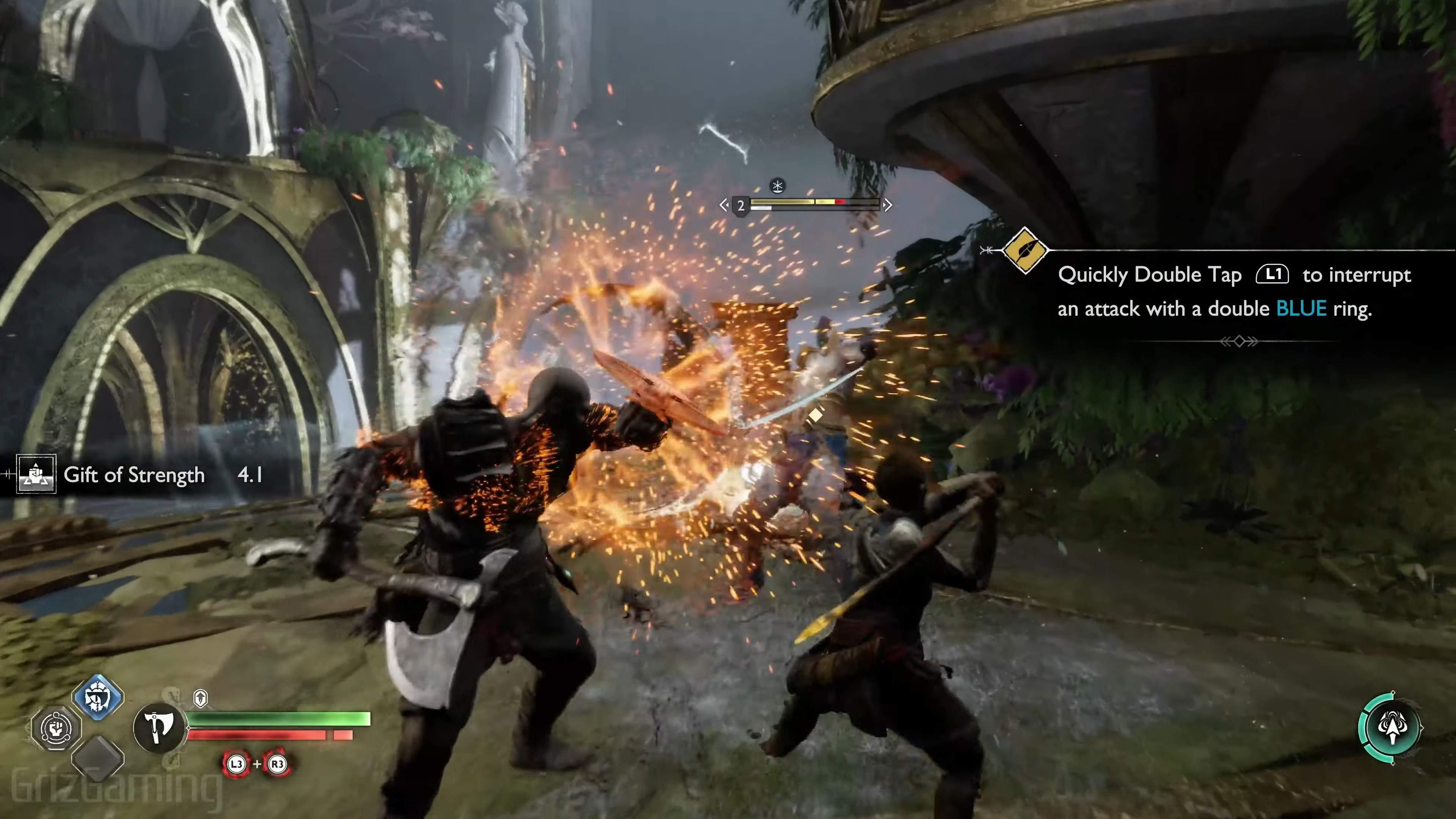This screenshot has height=819, width=1456.
Task: Click the enemy's frost status snowflake icon
Action: tap(778, 185)
